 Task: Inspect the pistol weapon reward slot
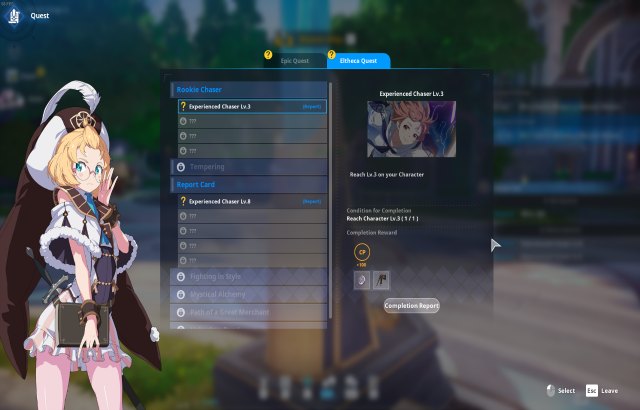pyautogui.click(x=381, y=281)
